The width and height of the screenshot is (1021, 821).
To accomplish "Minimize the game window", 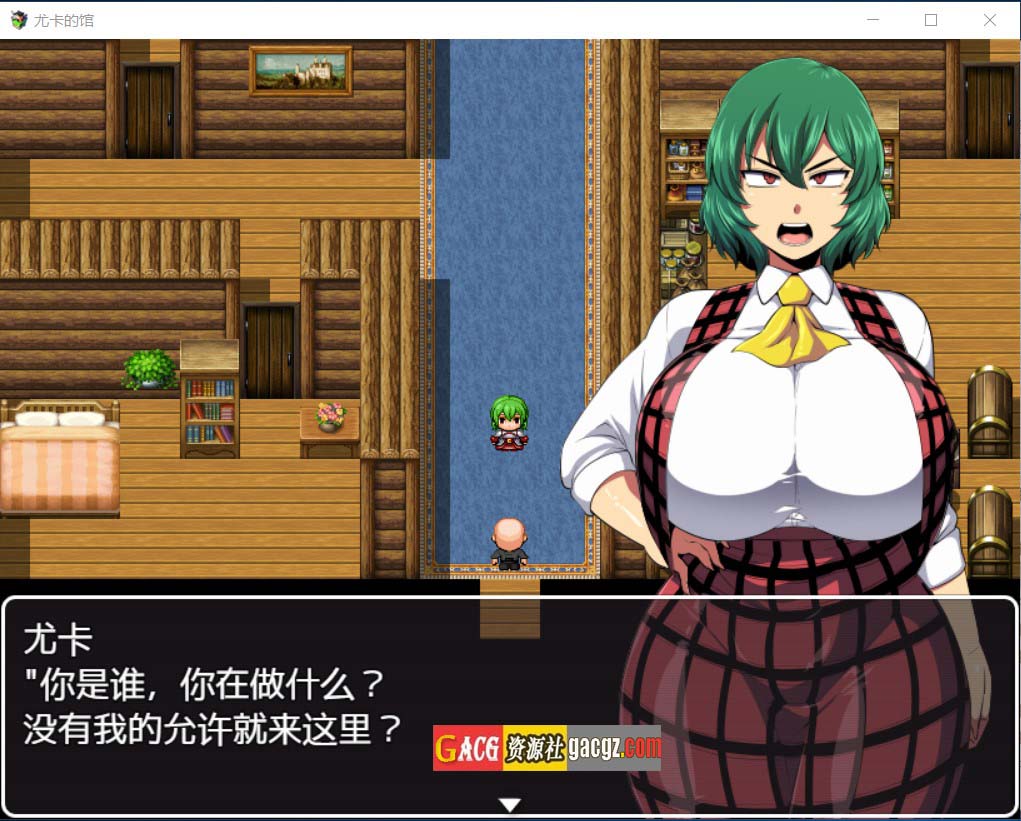I will (x=873, y=20).
